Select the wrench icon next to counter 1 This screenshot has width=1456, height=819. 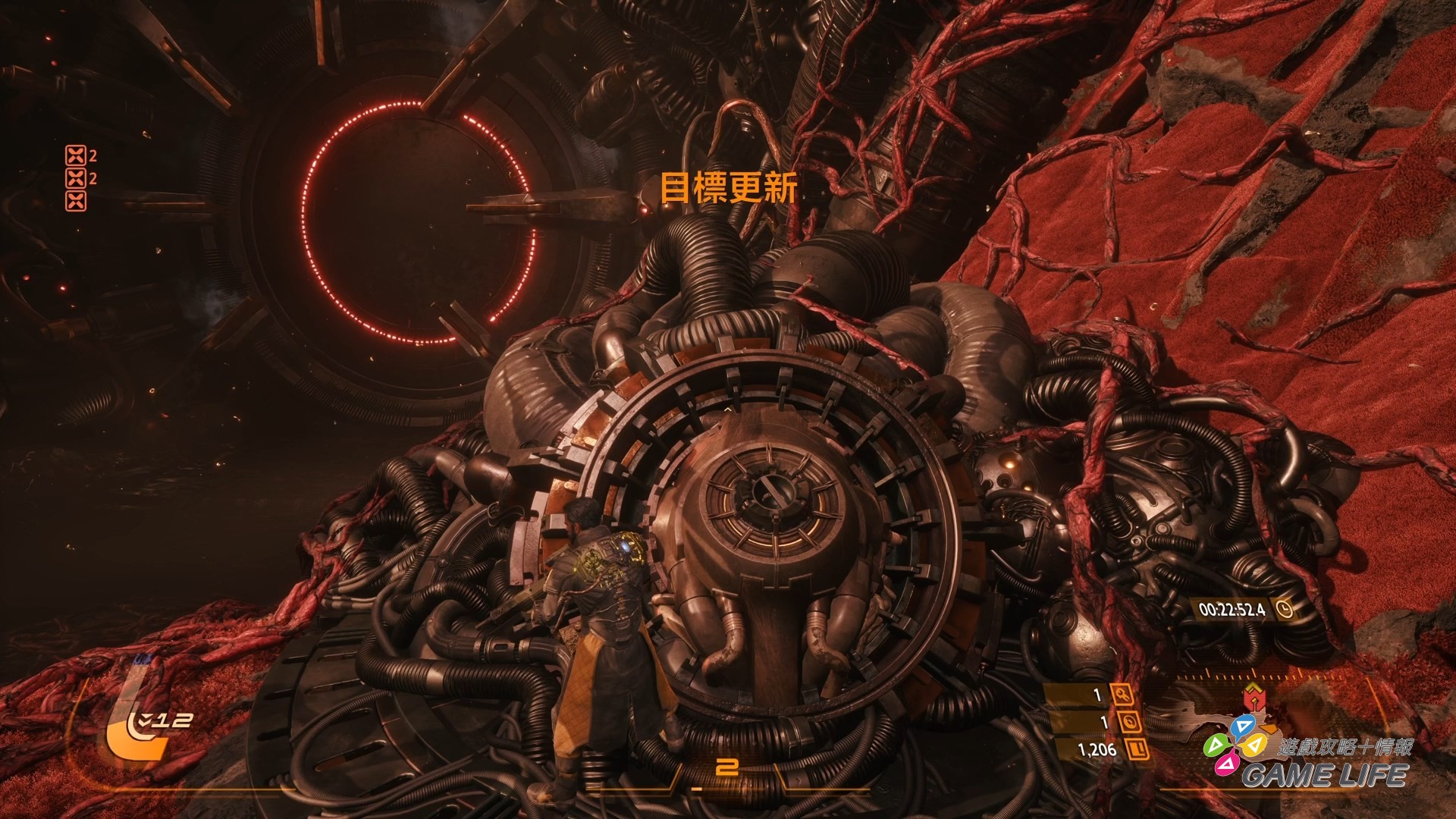tap(1123, 696)
